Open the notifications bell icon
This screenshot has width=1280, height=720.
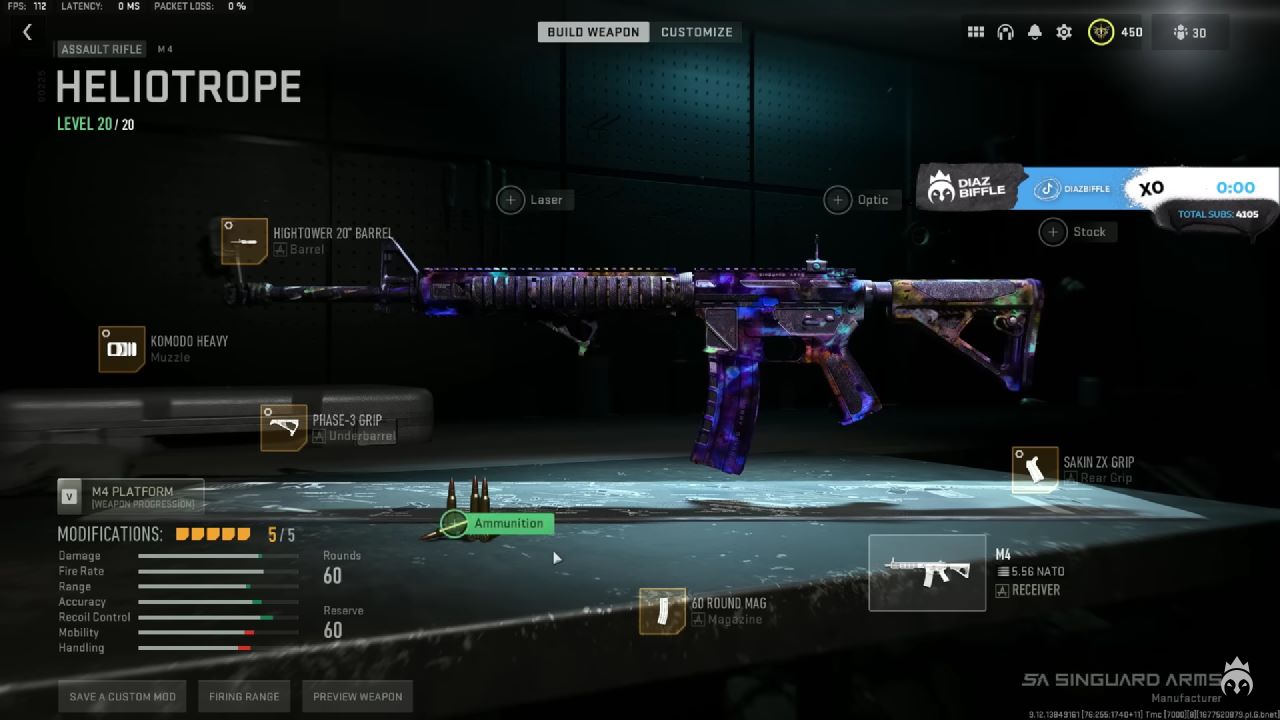(x=1034, y=31)
